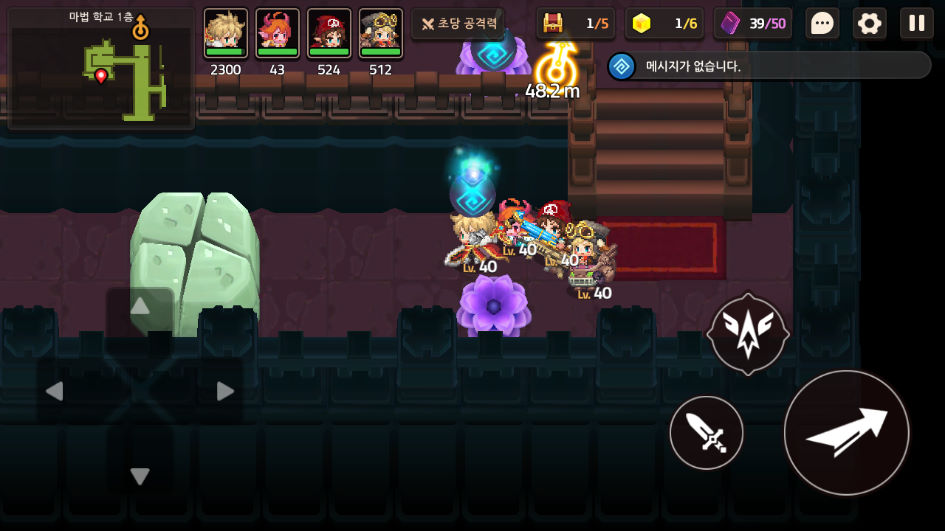Move right with the D-pad arrow
The height and width of the screenshot is (531, 945).
click(225, 391)
